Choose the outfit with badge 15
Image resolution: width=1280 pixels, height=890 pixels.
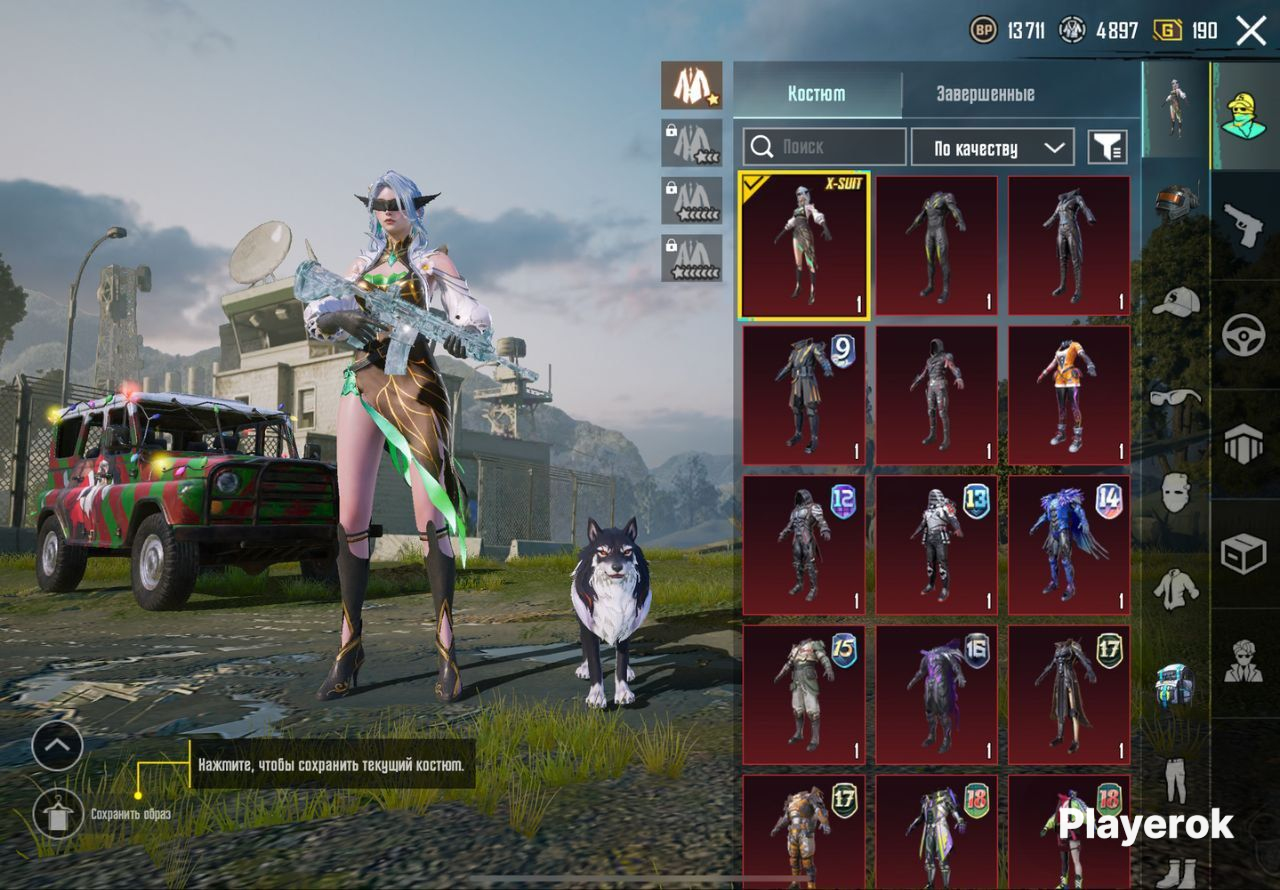pos(804,695)
